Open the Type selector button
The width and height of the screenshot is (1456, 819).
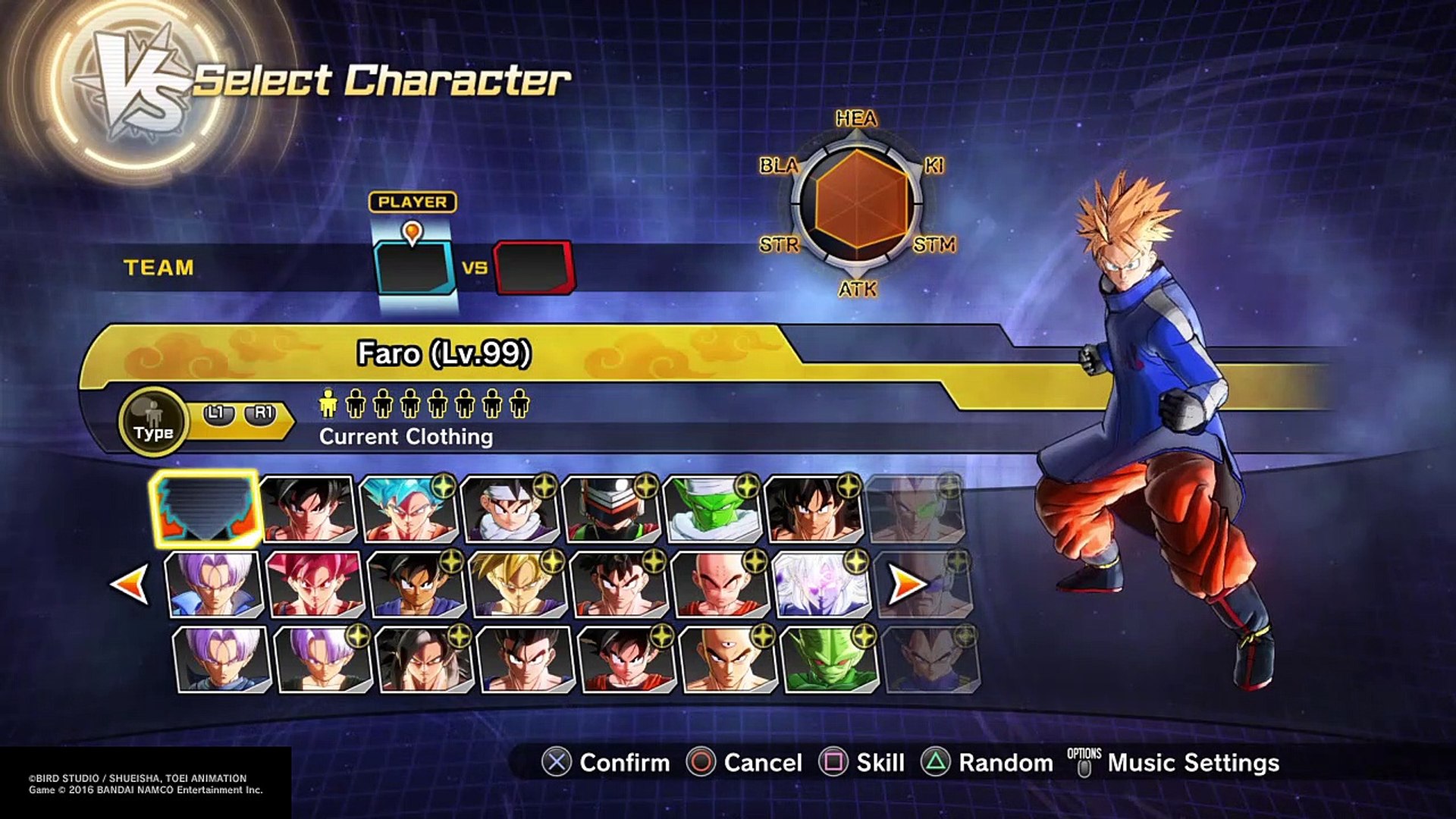click(x=153, y=421)
